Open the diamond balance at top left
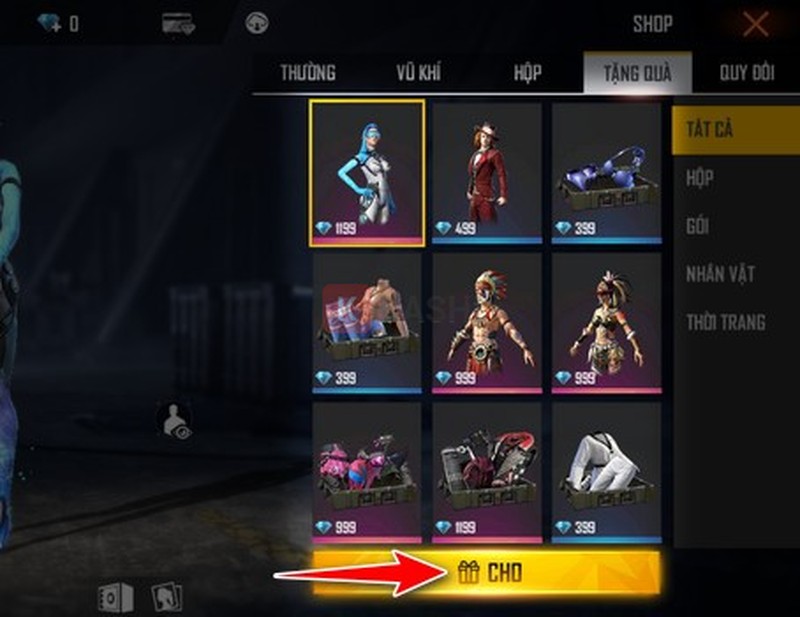This screenshot has width=800, height=617. pos(58,24)
